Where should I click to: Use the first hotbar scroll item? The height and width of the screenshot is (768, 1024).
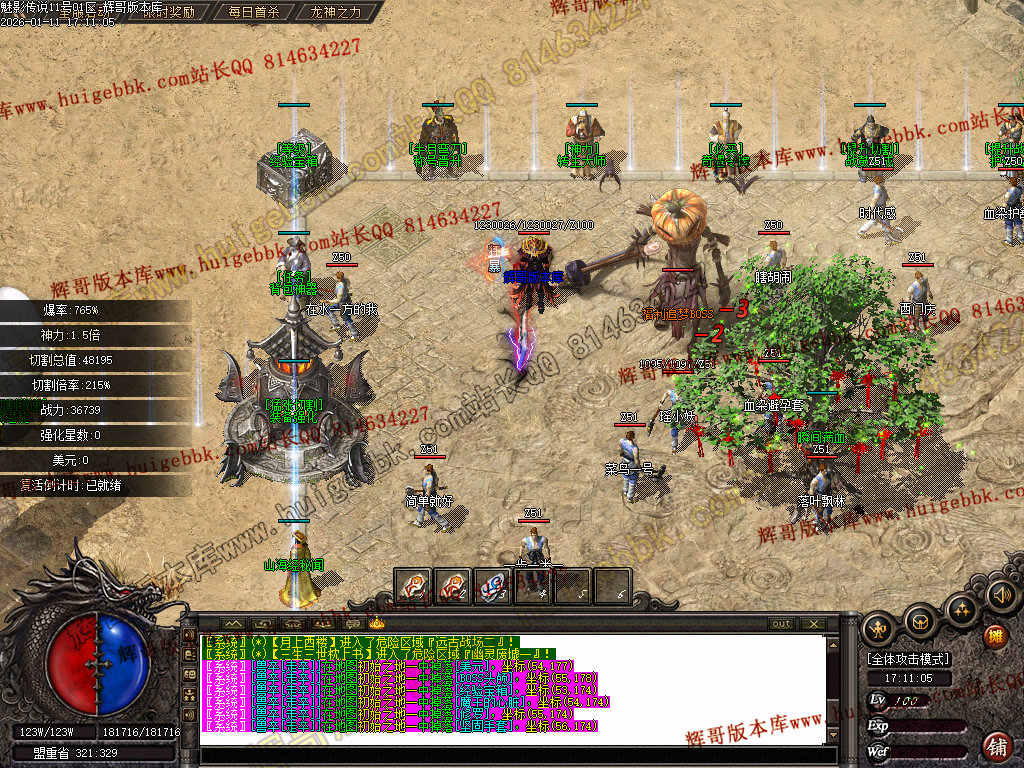tap(412, 586)
